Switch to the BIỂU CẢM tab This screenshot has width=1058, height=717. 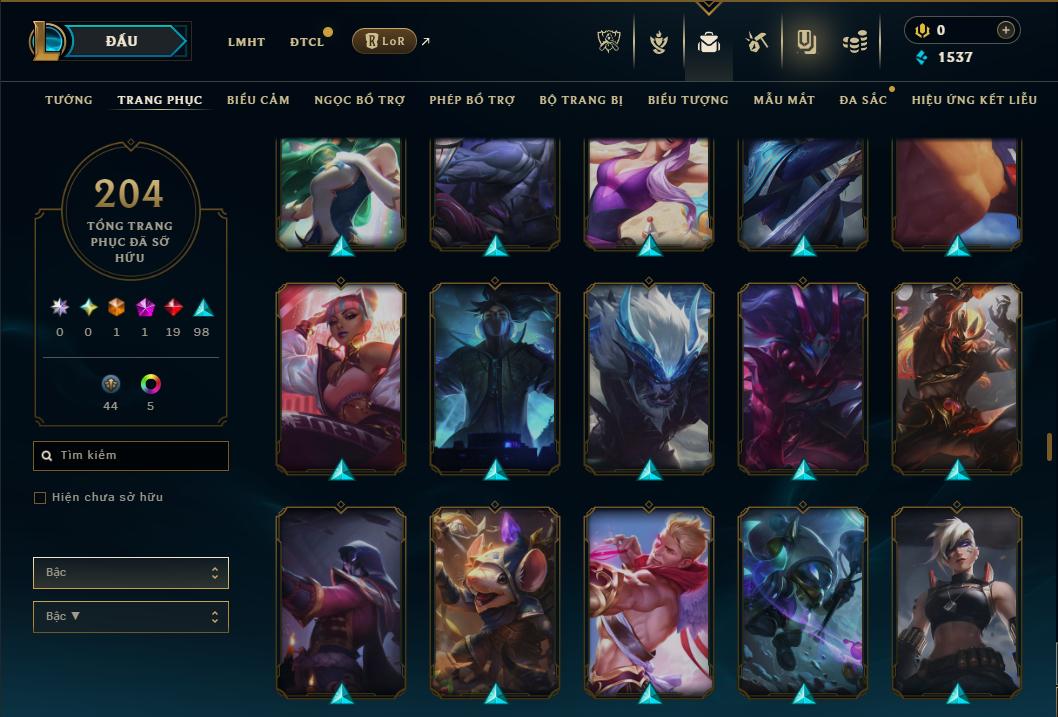[x=258, y=100]
